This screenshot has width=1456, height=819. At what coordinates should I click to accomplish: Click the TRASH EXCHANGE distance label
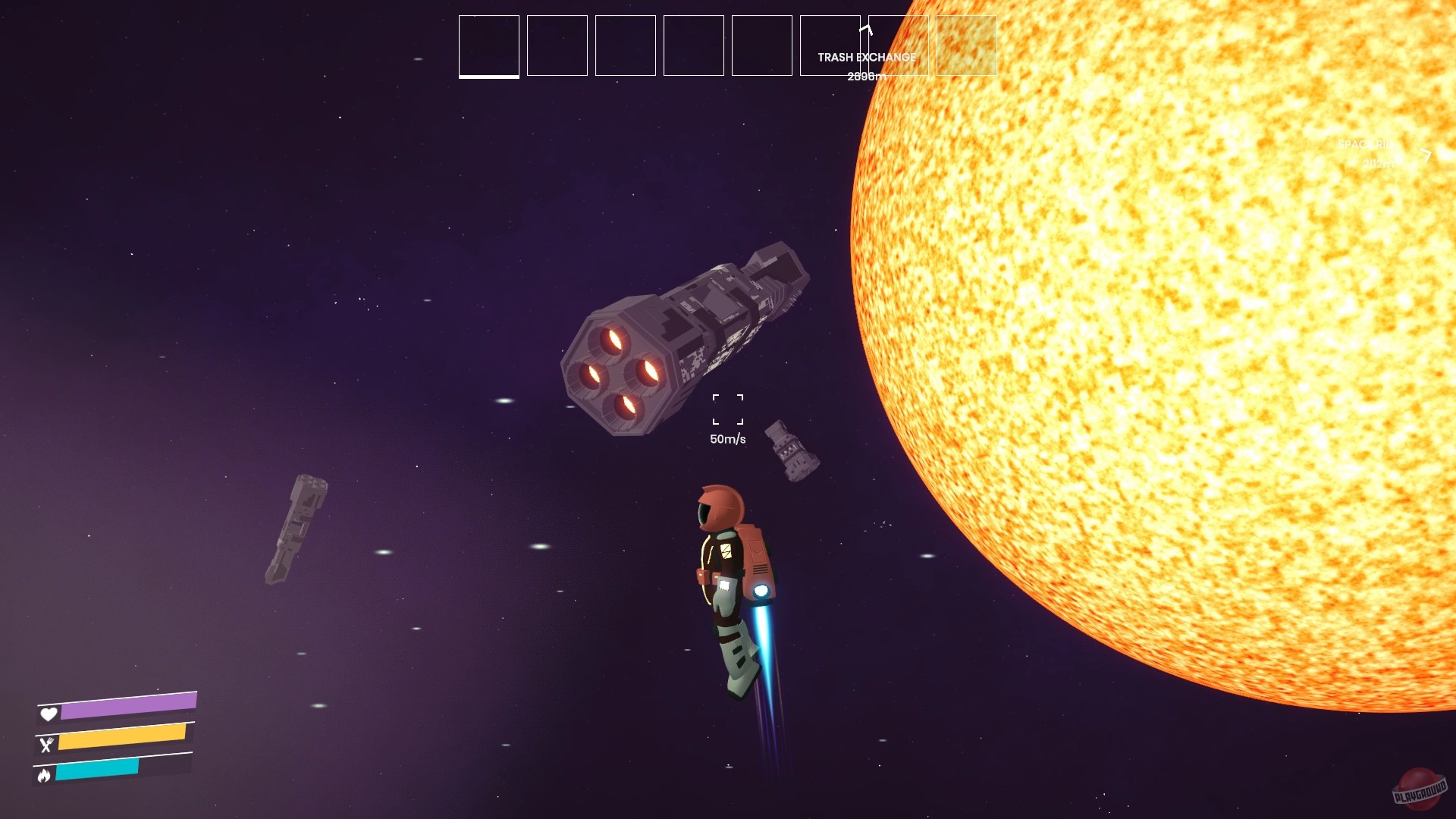pos(866,76)
